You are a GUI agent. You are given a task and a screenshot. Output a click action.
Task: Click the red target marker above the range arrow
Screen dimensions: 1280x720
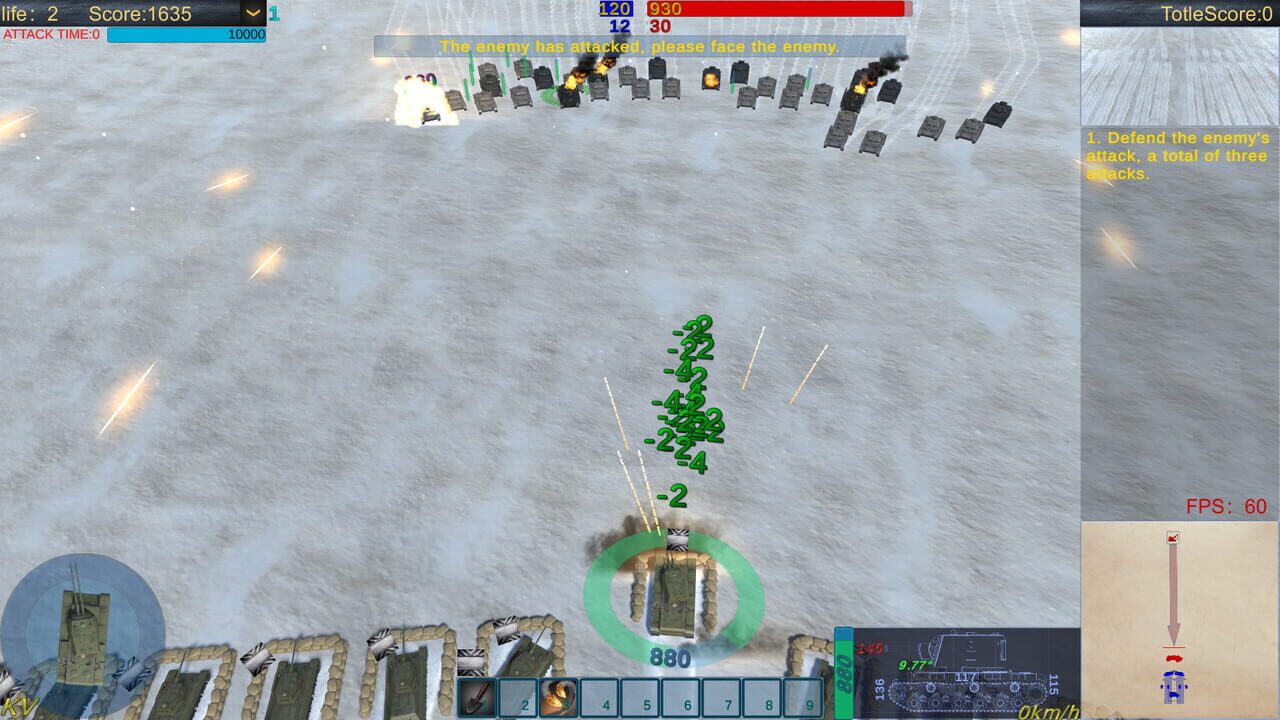tap(1172, 538)
